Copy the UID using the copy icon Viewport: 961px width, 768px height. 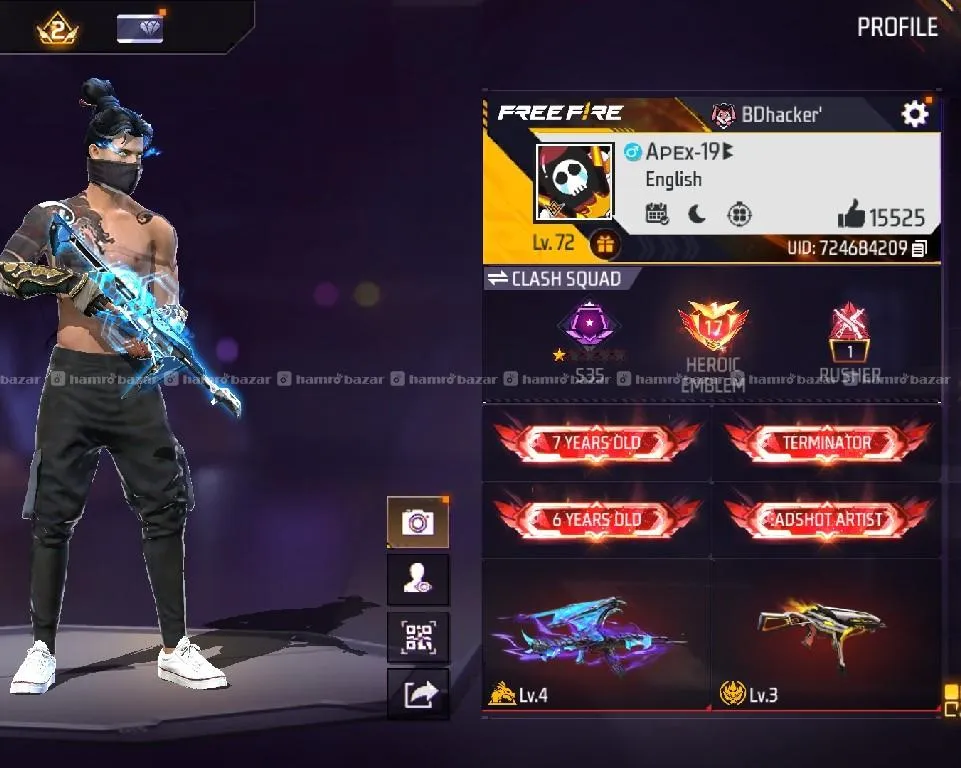(920, 248)
